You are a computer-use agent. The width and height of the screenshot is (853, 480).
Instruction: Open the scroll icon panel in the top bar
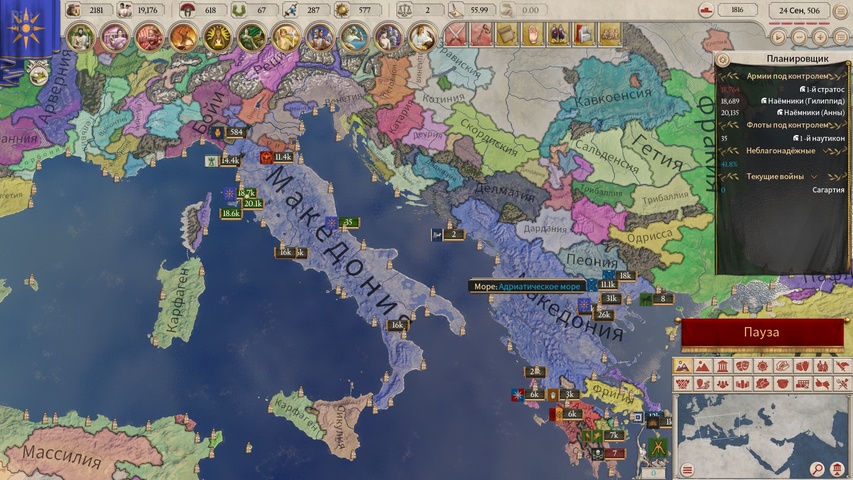click(507, 34)
